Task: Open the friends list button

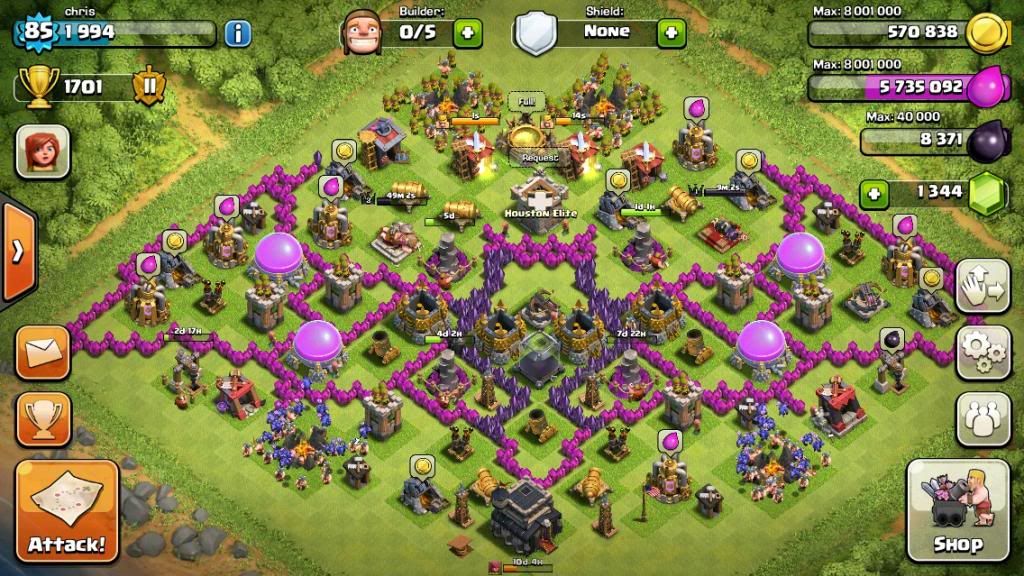Action: (982, 417)
